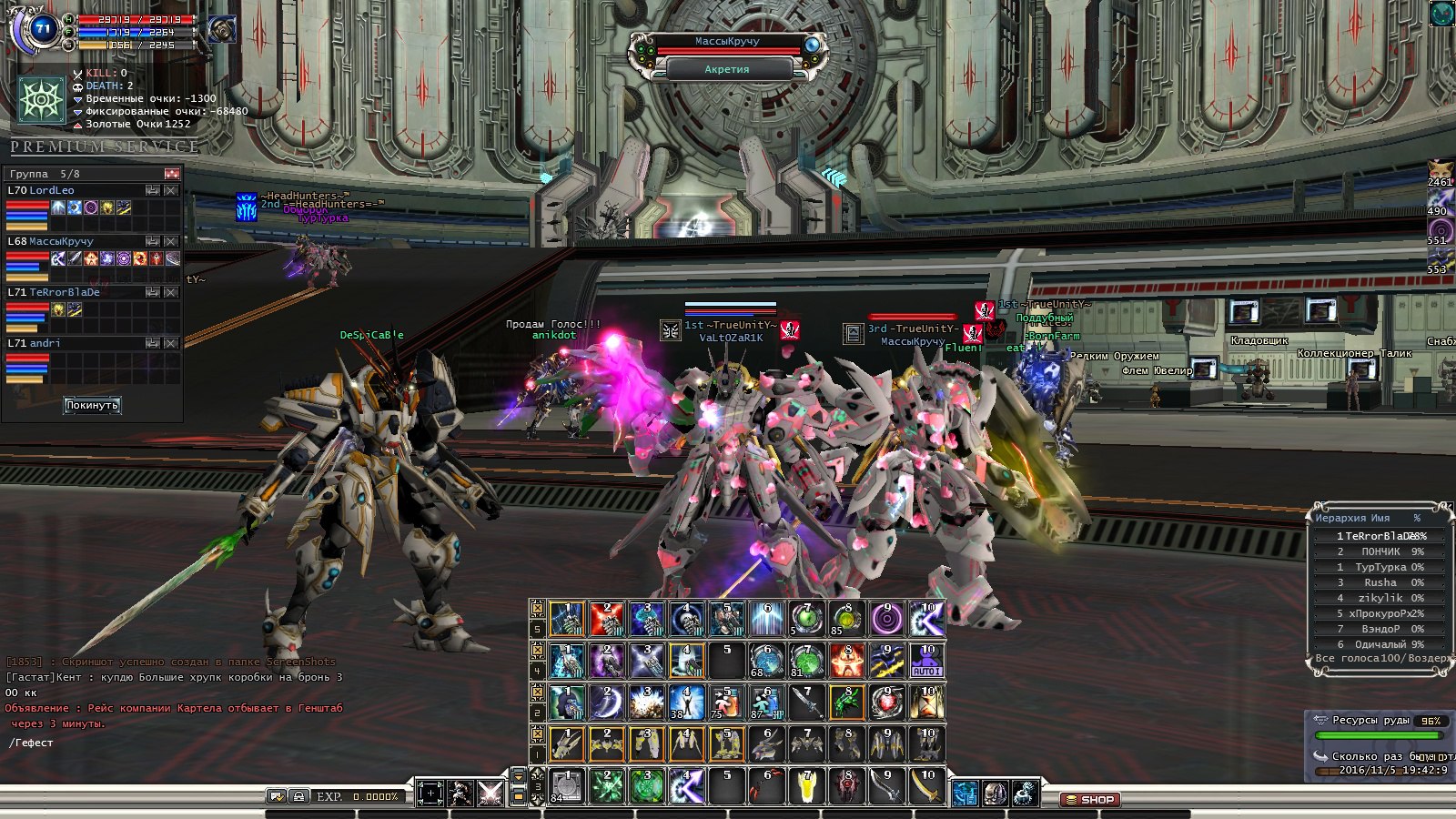Activate the AUTO I skill slot
This screenshot has height=819, width=1456.
[x=927, y=662]
